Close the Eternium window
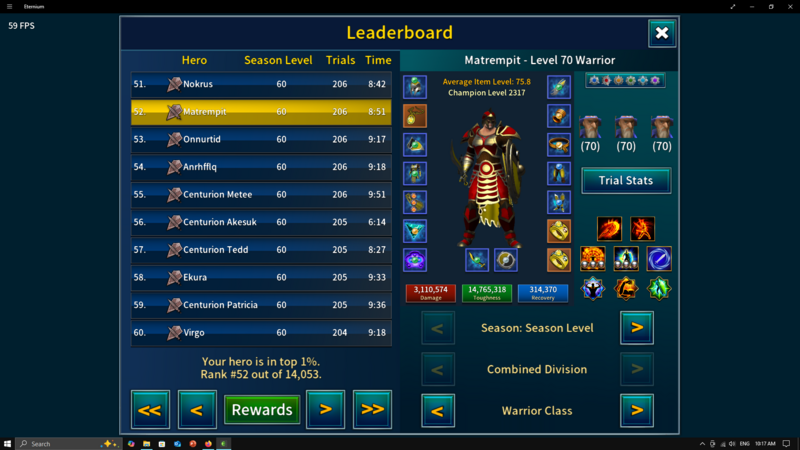The width and height of the screenshot is (800, 450). pyautogui.click(x=785, y=6)
